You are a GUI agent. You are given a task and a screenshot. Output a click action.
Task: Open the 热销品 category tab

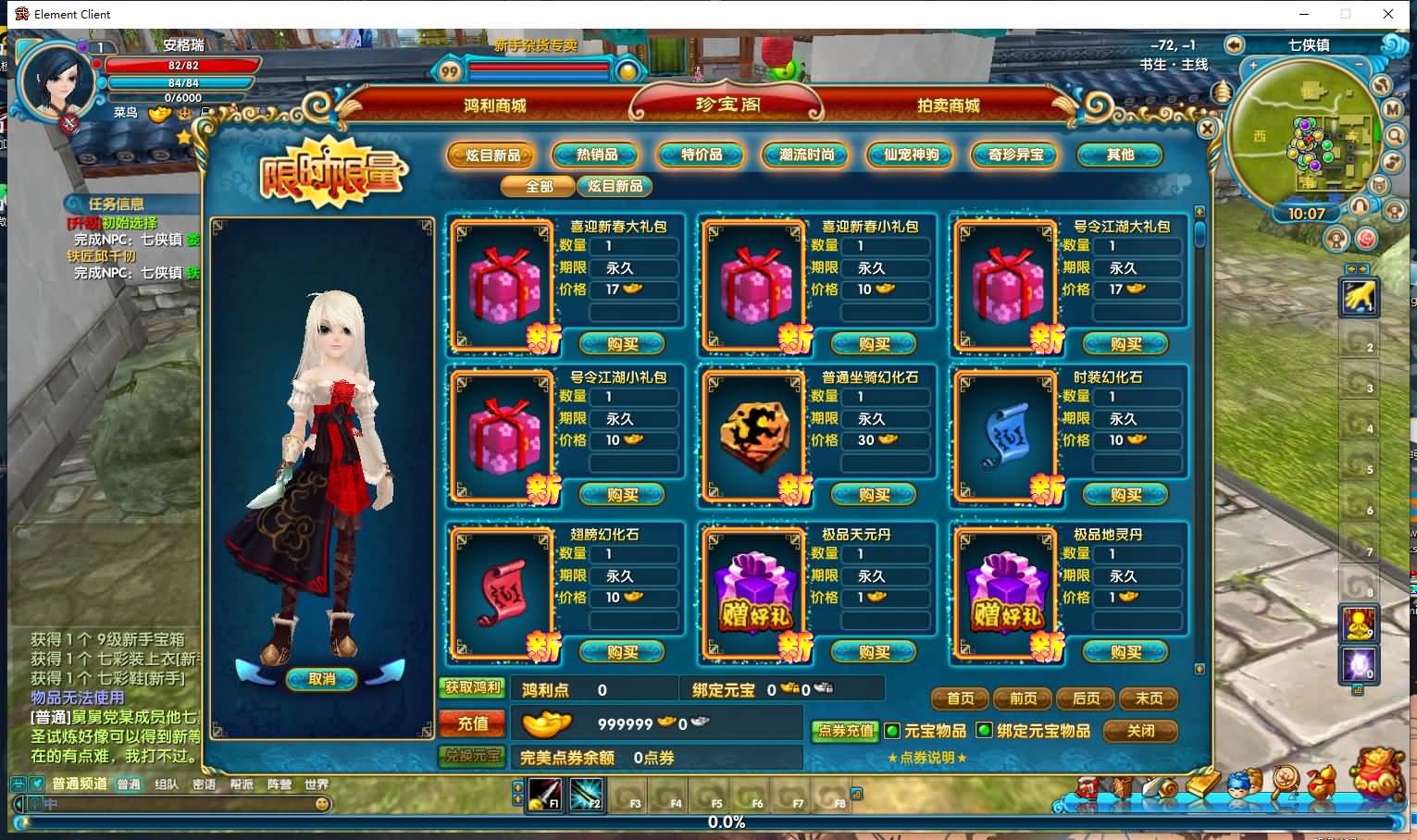click(x=594, y=154)
